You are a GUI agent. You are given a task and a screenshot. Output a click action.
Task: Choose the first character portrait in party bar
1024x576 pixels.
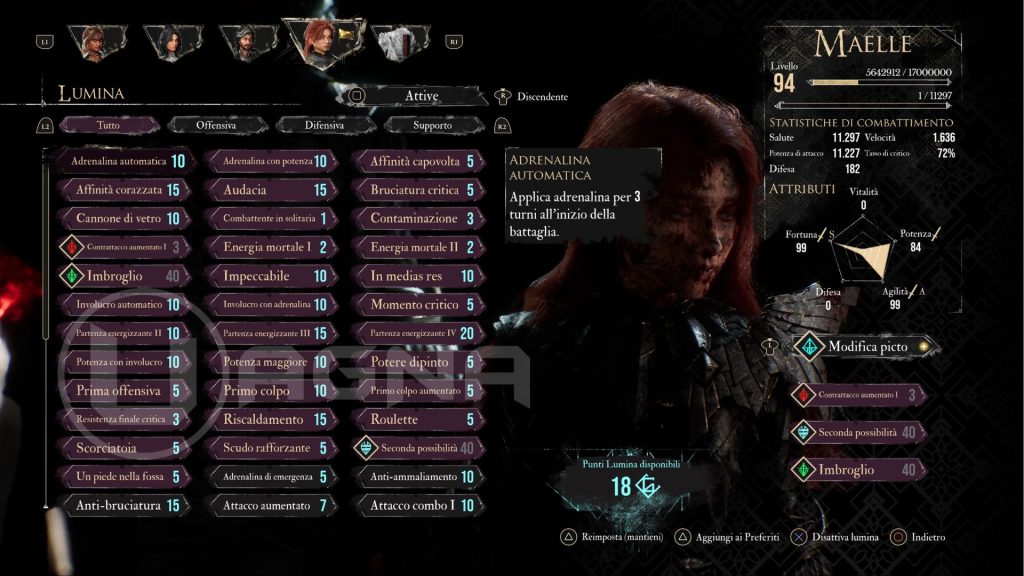tap(98, 40)
